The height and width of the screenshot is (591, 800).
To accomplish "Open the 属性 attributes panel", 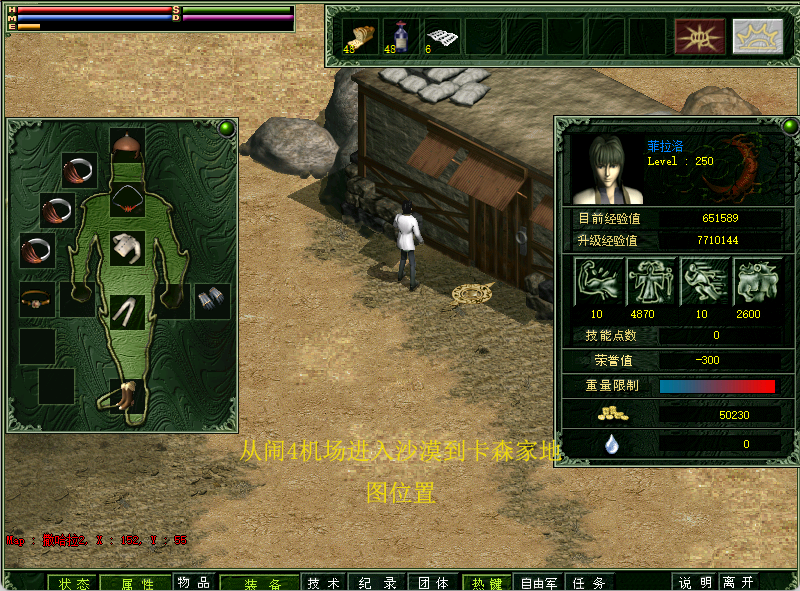I will [138, 583].
